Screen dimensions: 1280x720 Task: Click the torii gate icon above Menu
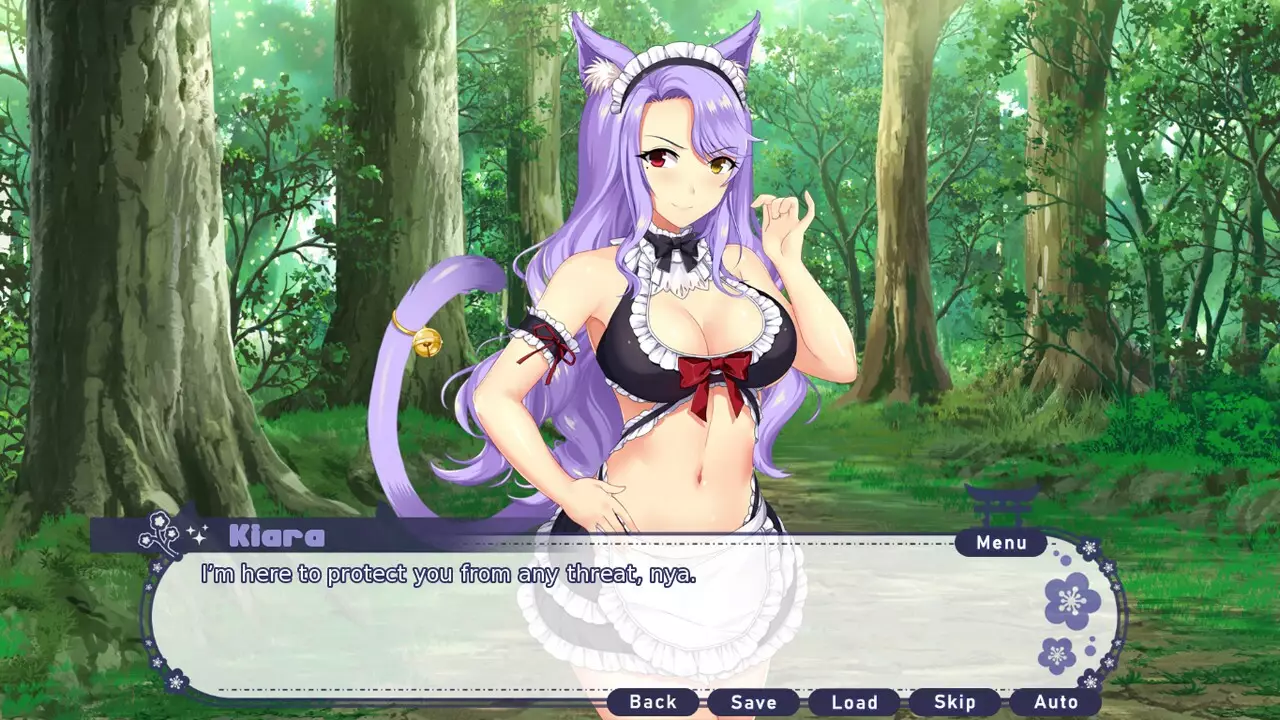tap(1000, 503)
